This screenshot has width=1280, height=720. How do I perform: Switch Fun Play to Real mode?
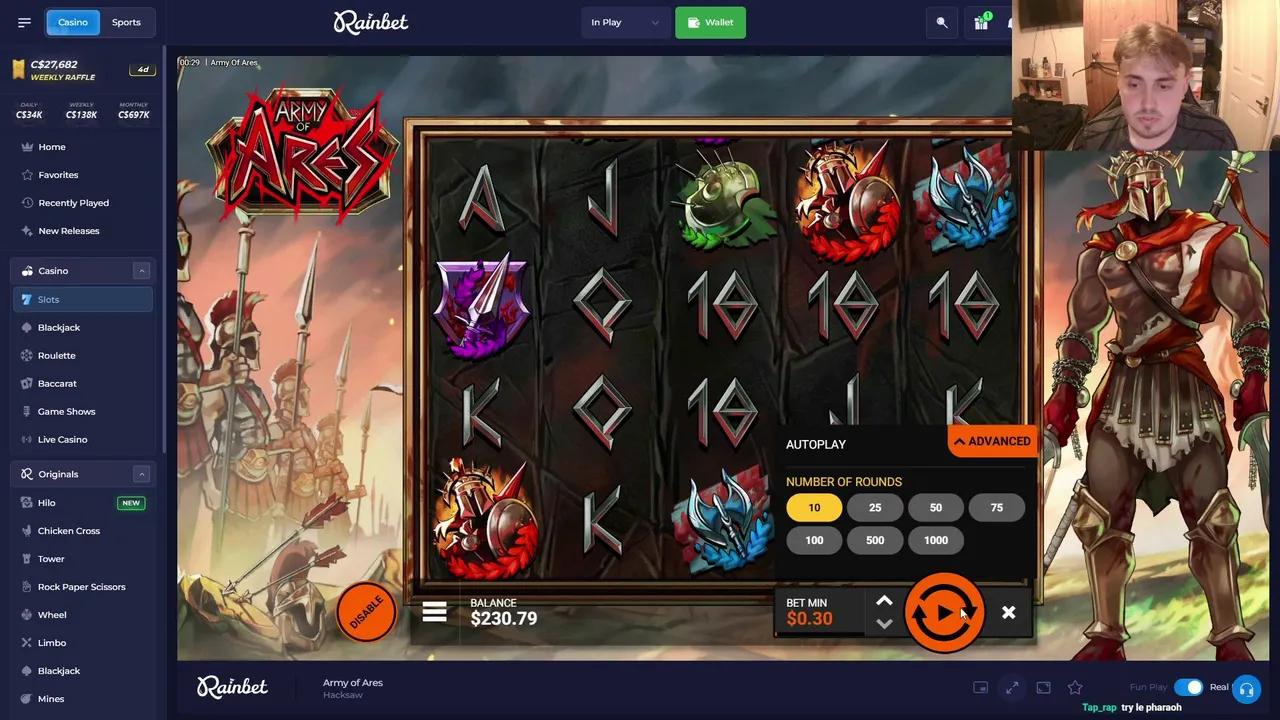(x=1189, y=687)
